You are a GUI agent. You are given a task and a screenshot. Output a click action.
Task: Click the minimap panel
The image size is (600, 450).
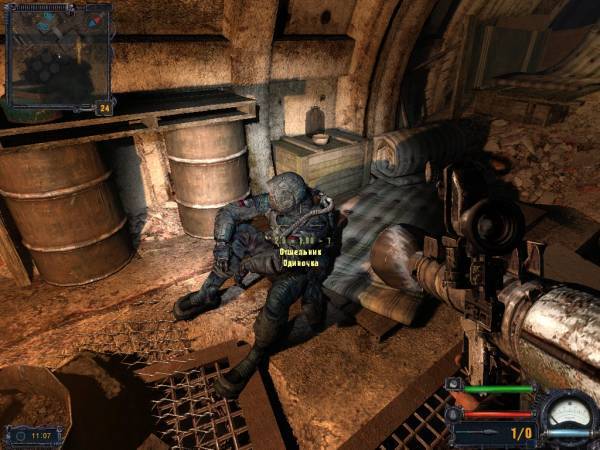coord(57,55)
